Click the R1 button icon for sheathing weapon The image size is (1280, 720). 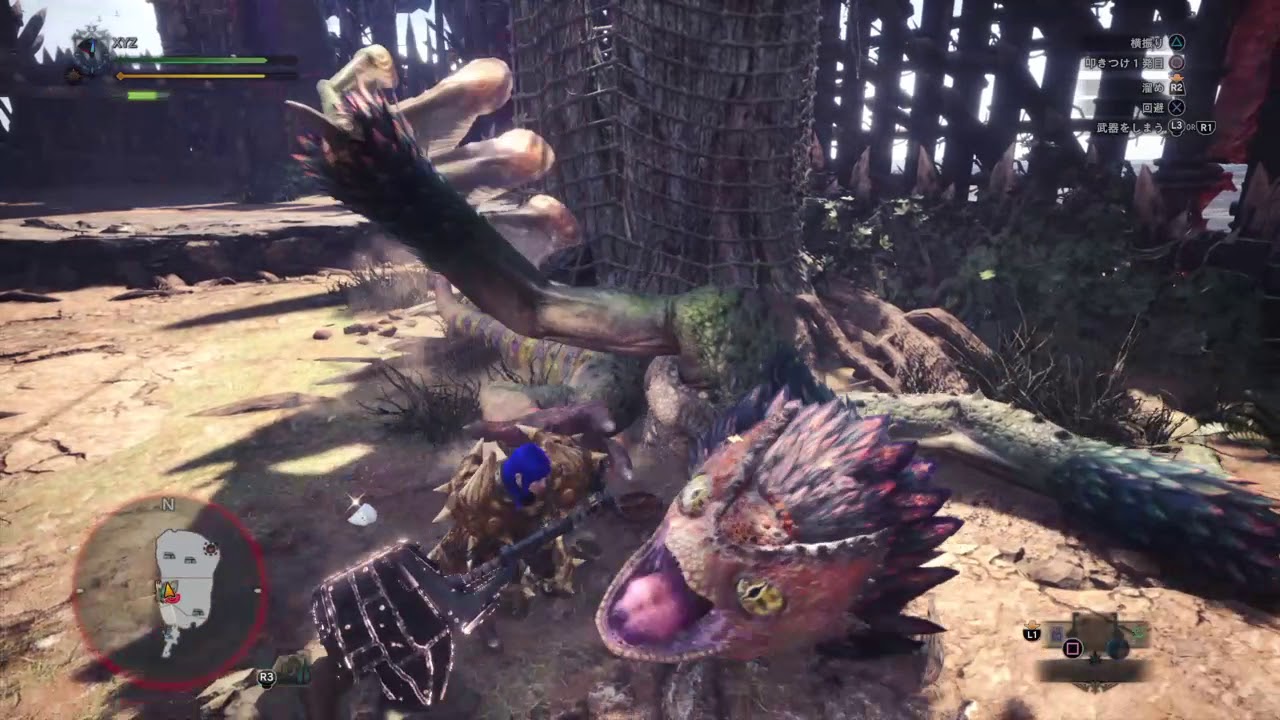click(1206, 128)
